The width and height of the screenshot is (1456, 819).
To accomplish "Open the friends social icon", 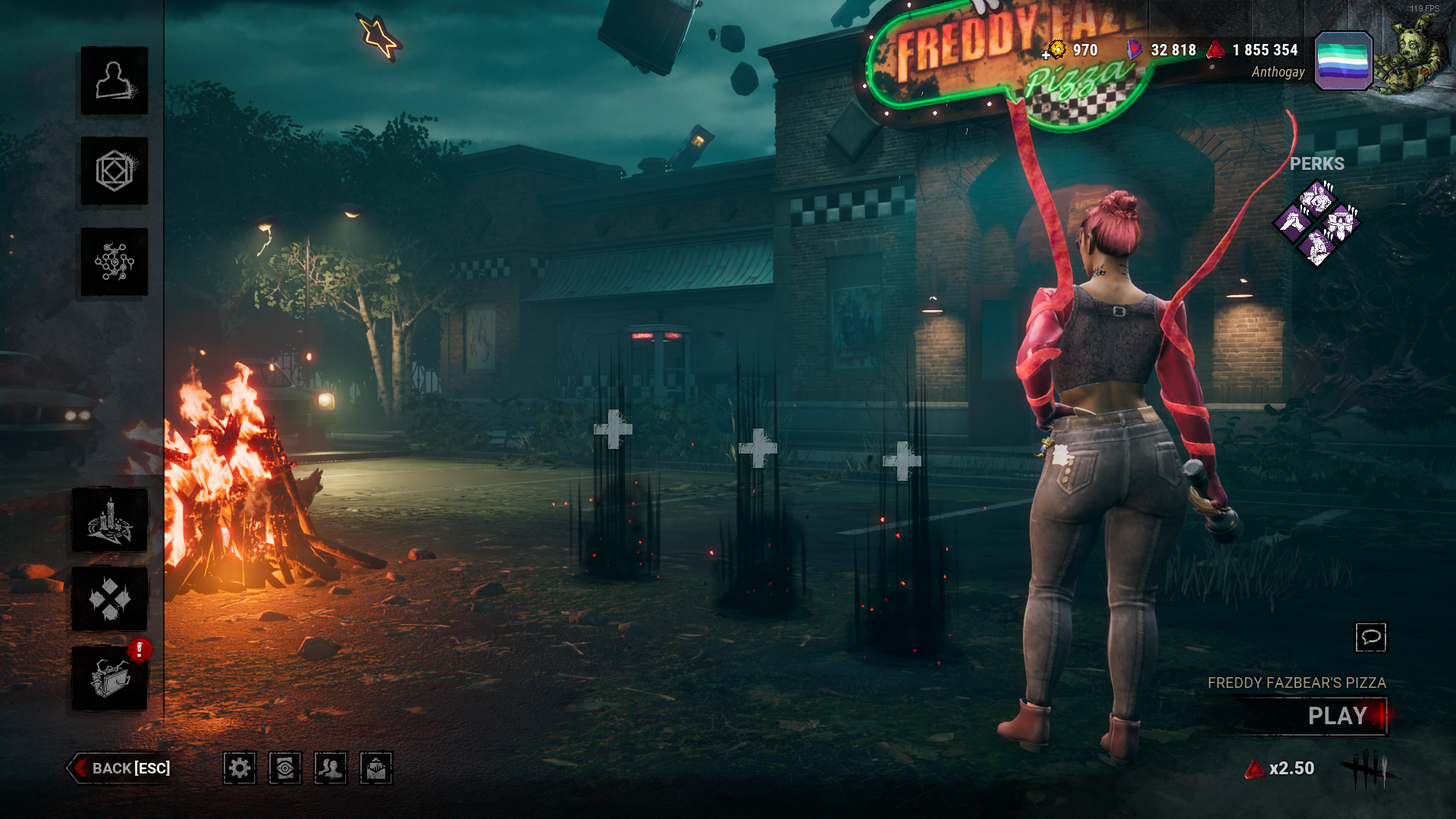I will point(331,769).
